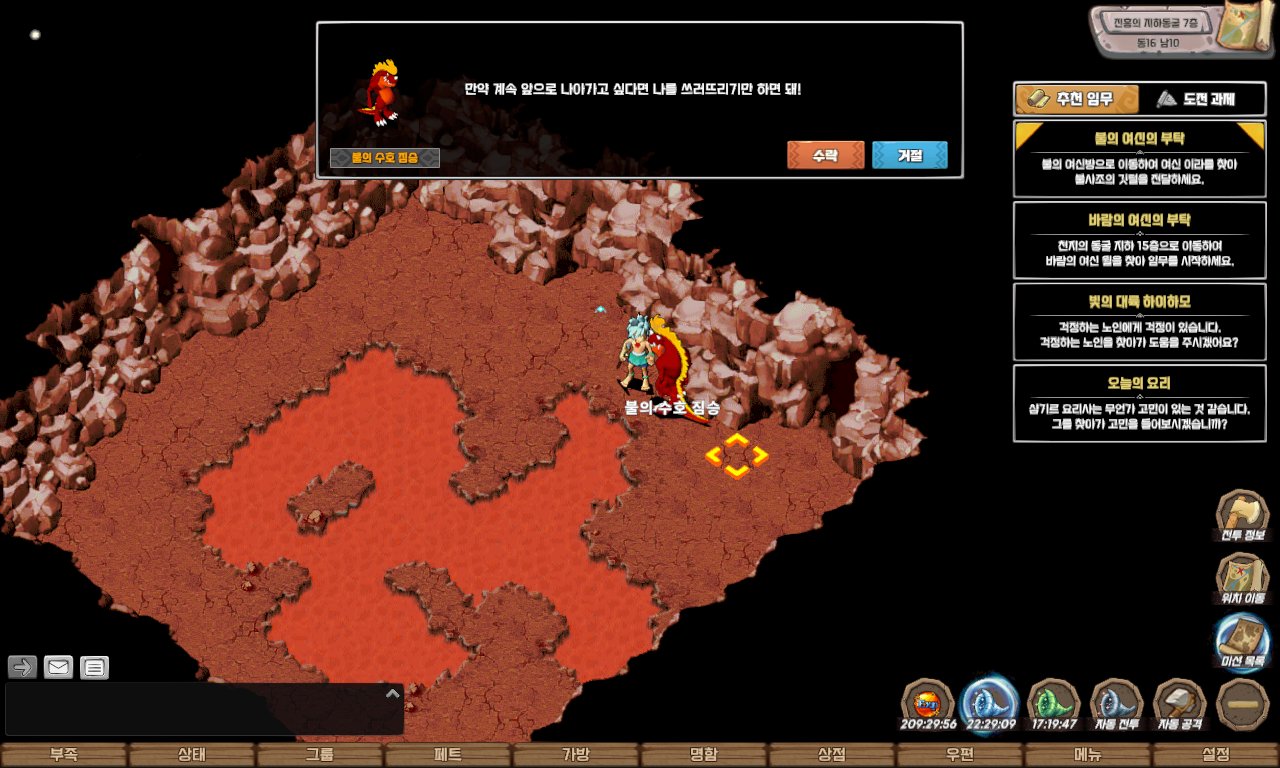Toggle 자동 공격 stone hammer icon
The height and width of the screenshot is (768, 1280).
coord(1179,704)
